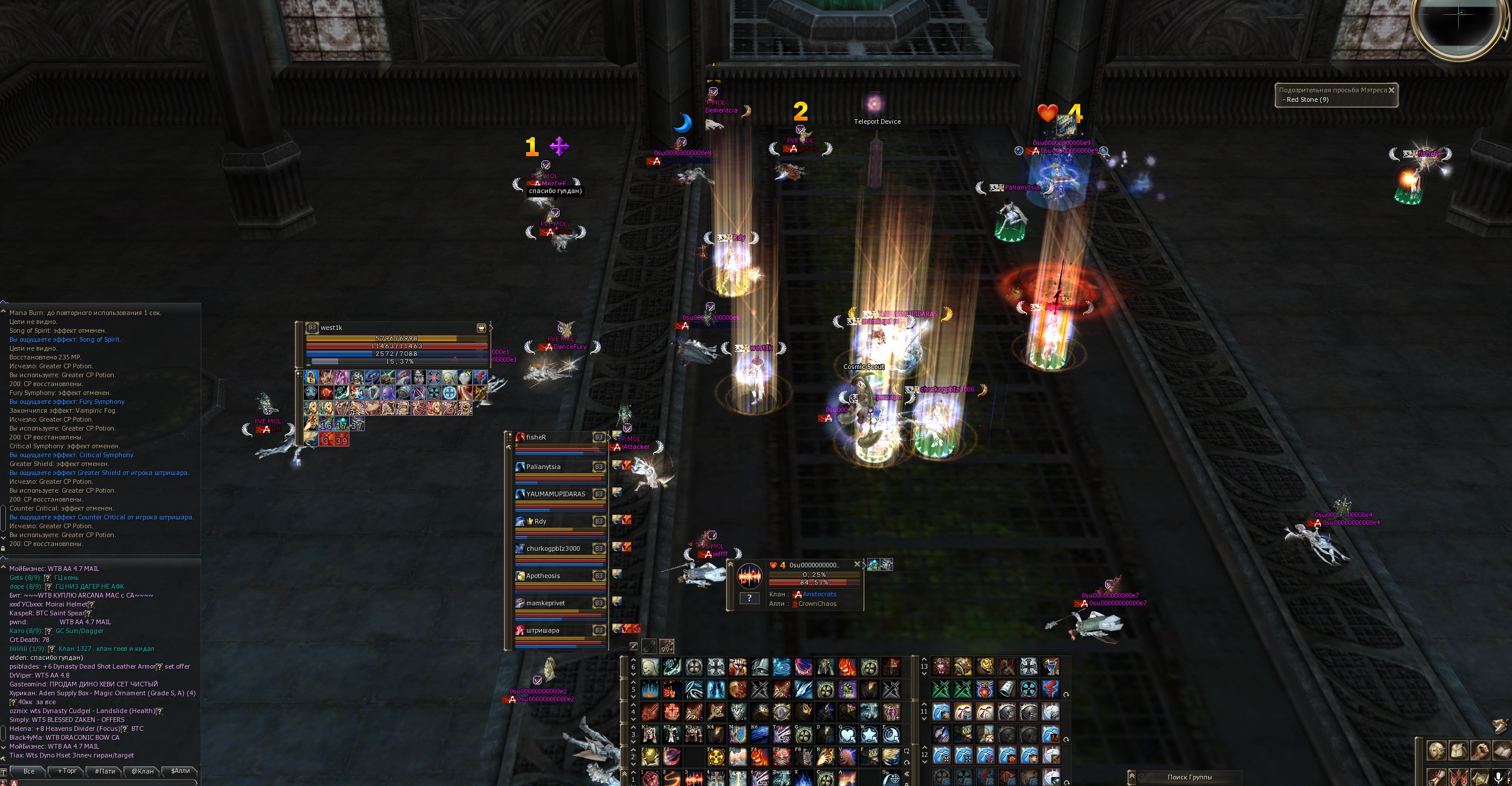Show the $Алли chat tab
Screen dimensions: 1512x786
click(x=180, y=771)
